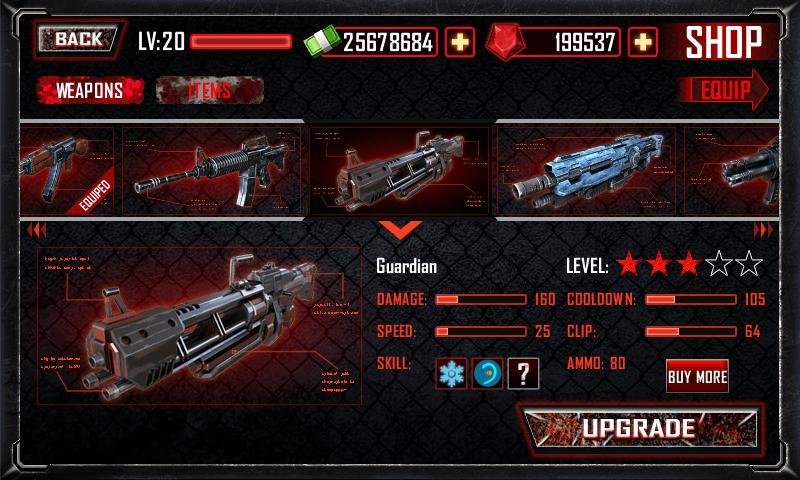Choose the blue sci-fi rifle thumbnail
This screenshot has height=480, width=800.
(x=586, y=170)
